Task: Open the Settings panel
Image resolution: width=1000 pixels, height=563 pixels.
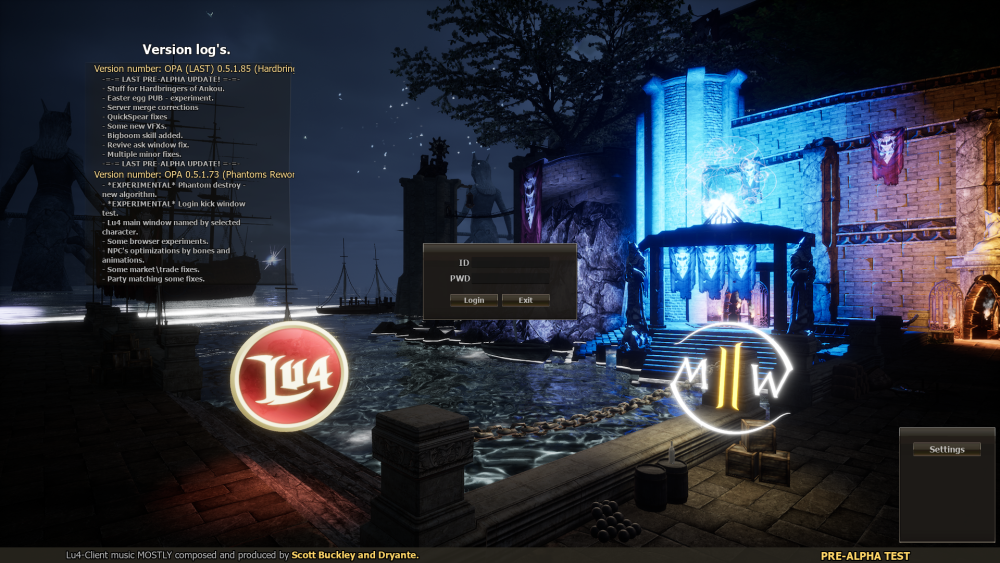Action: coord(946,449)
